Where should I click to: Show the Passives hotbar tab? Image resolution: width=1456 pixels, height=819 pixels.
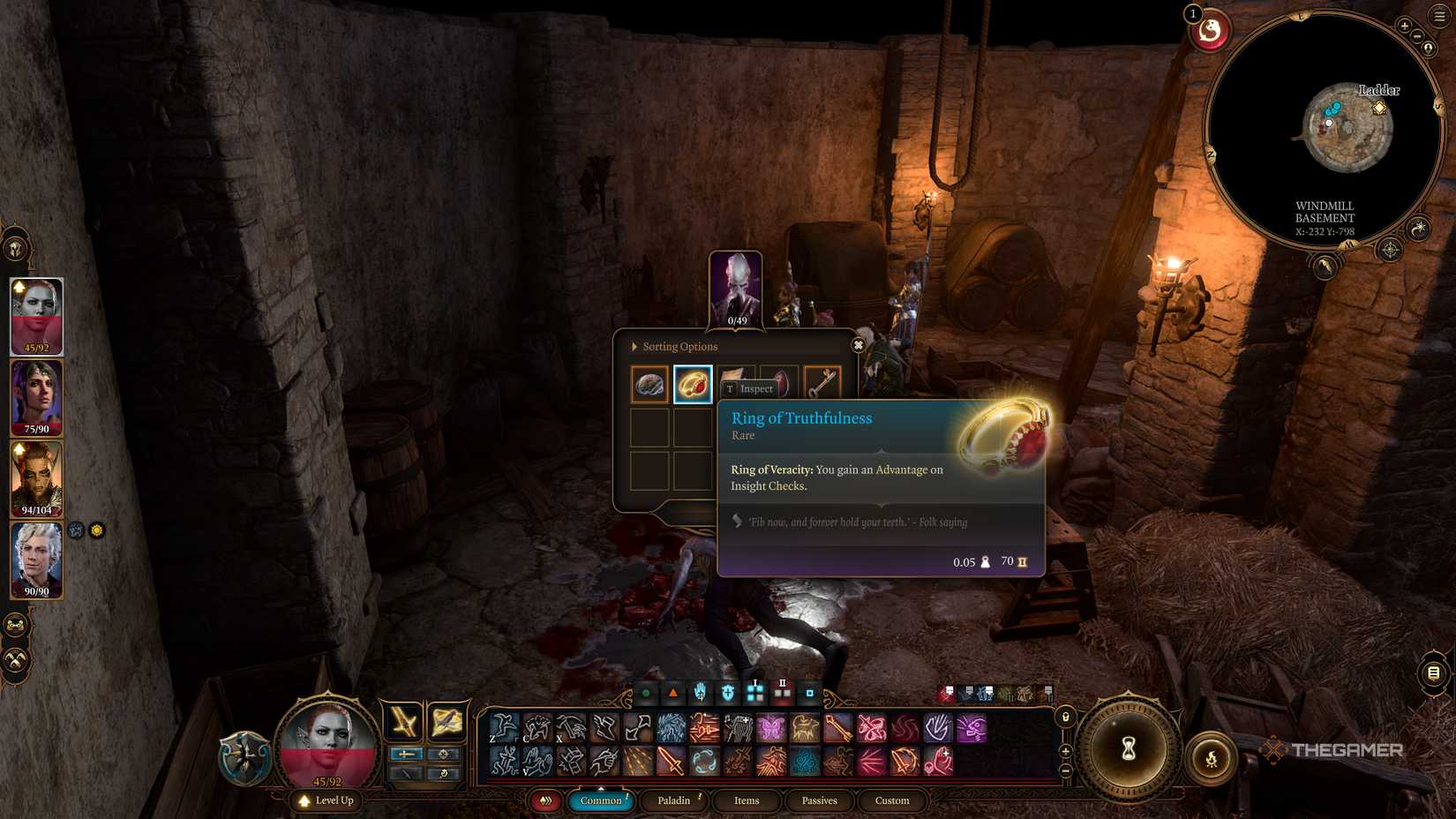(819, 800)
